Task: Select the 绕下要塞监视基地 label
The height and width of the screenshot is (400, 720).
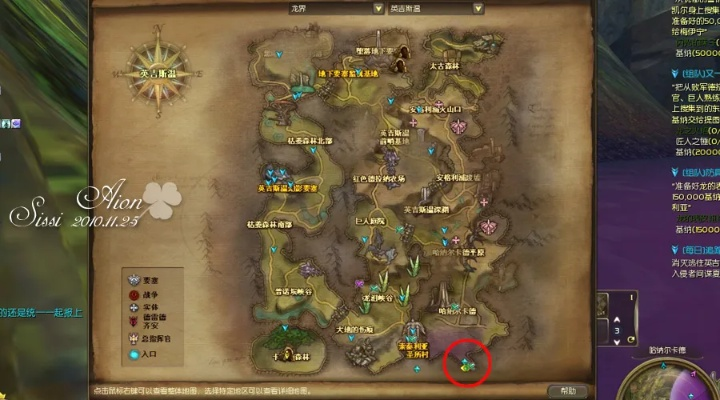Action: pyautogui.click(x=349, y=74)
